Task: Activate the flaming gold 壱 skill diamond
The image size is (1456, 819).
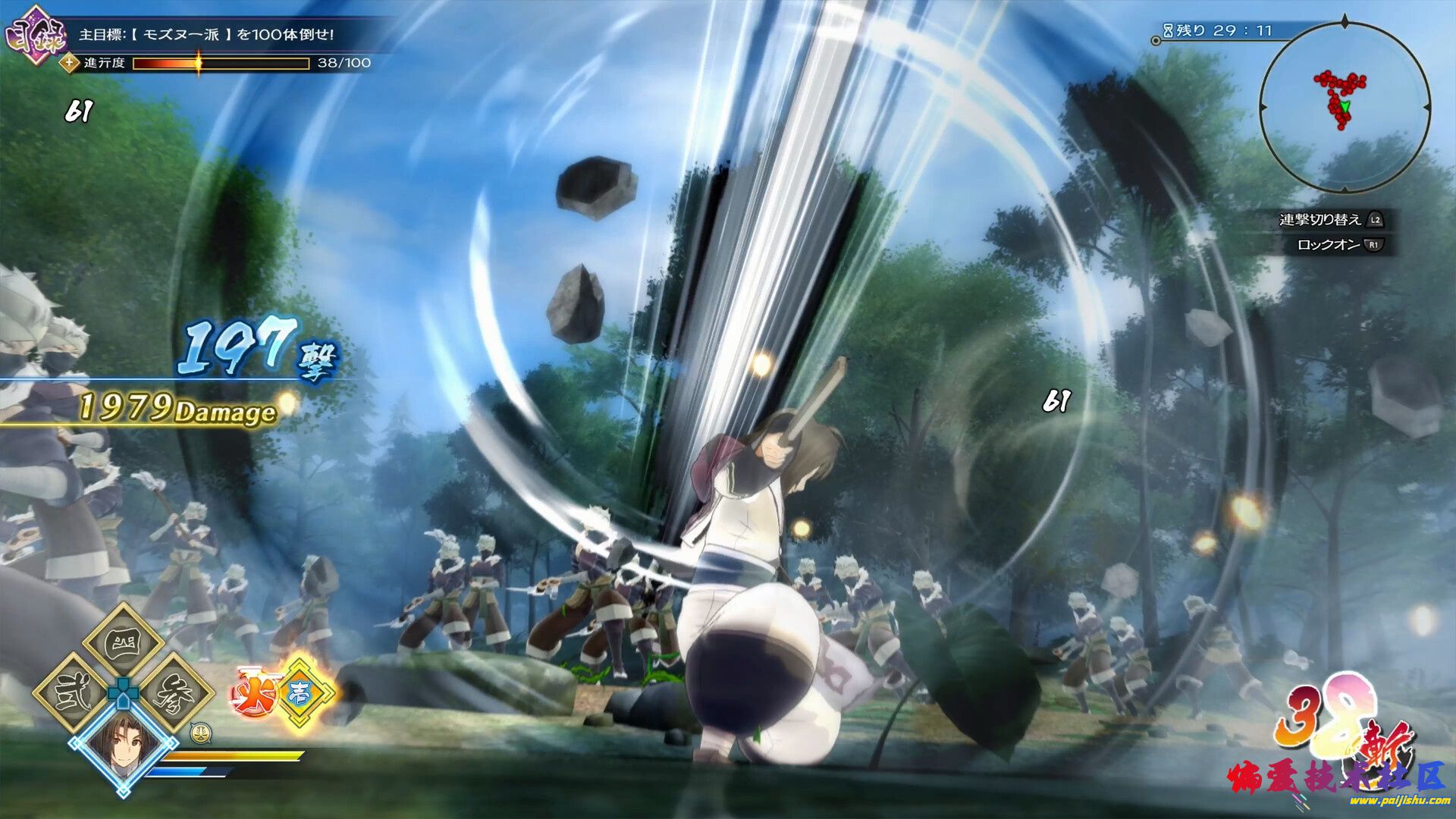Action: point(300,692)
